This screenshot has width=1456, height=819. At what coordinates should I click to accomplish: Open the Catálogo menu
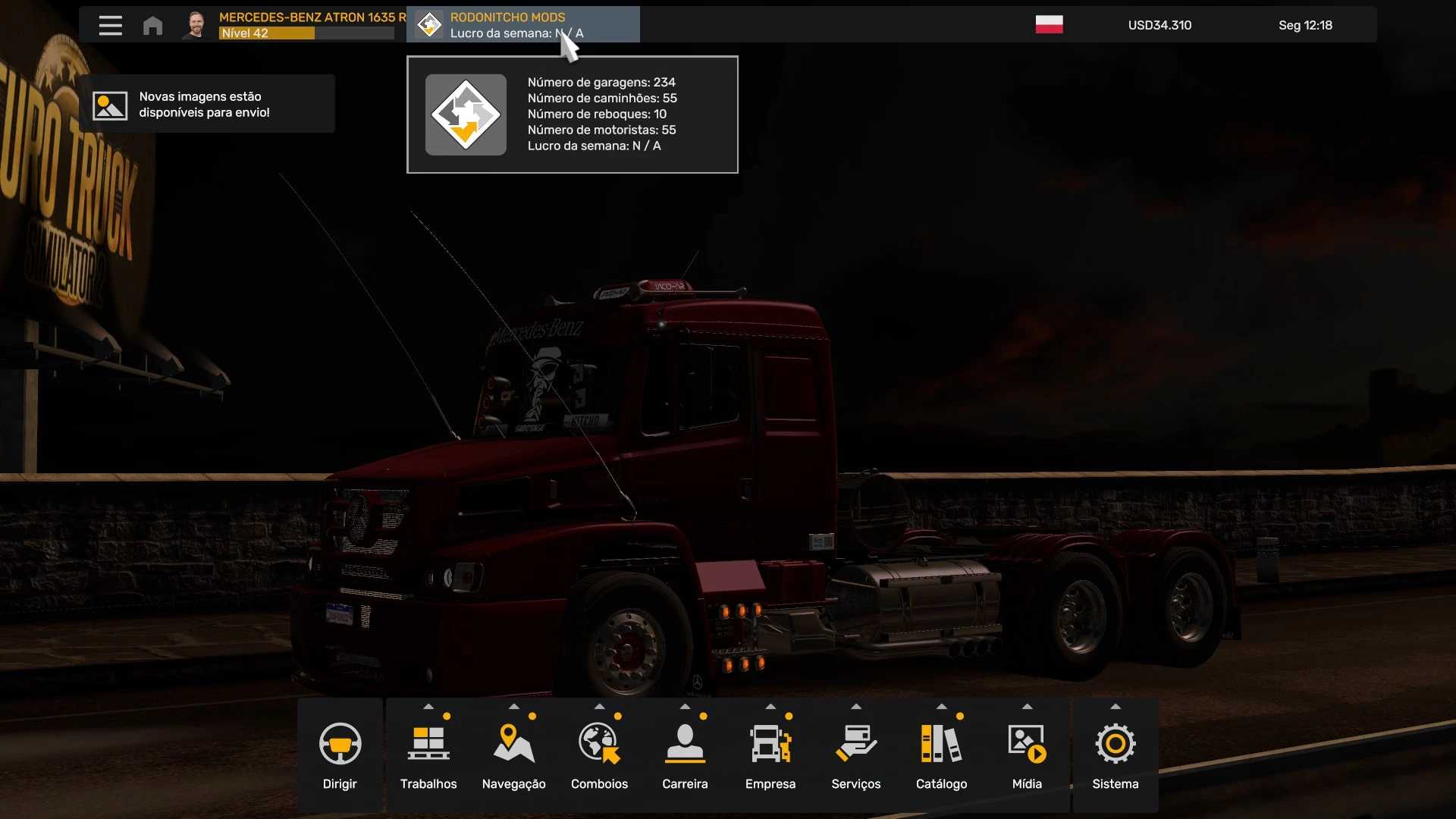pos(941,755)
